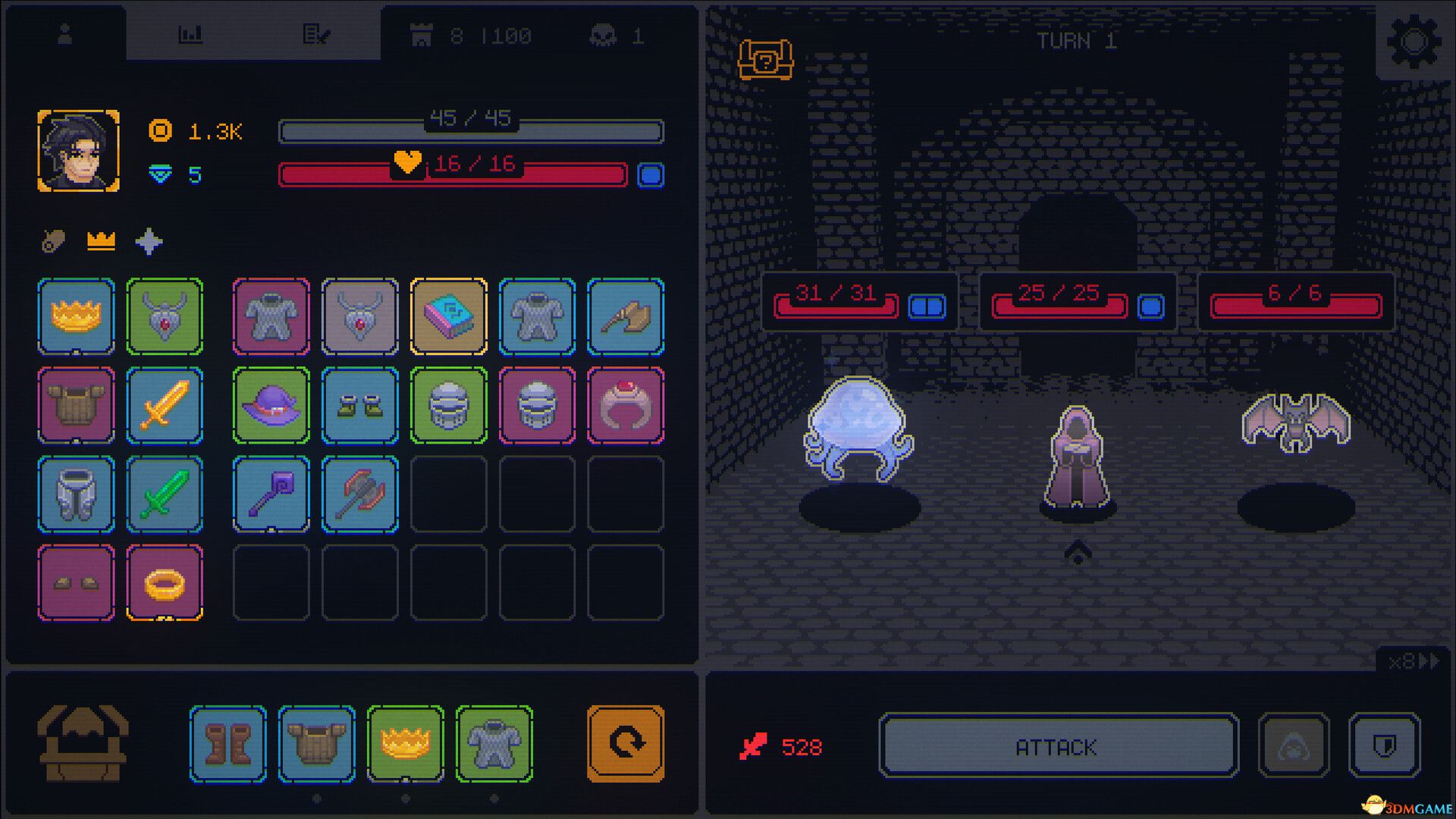The height and width of the screenshot is (819, 1456).
Task: Equip the orange sword from the inventory
Action: (x=164, y=406)
